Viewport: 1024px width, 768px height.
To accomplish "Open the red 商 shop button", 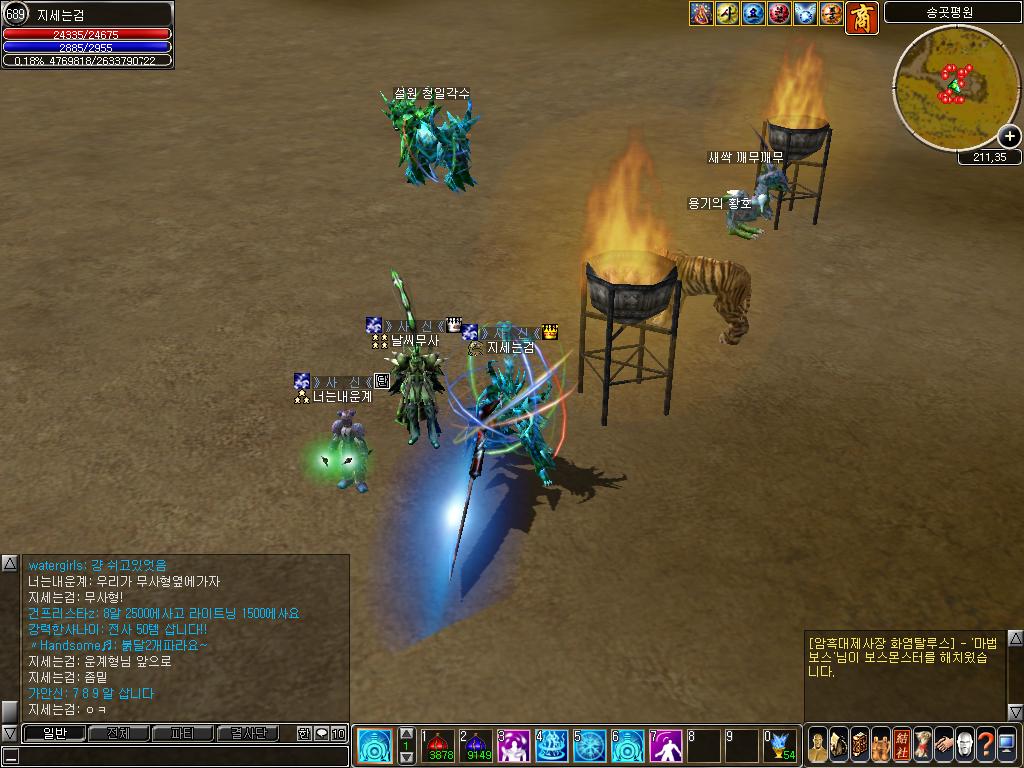I will coord(861,15).
